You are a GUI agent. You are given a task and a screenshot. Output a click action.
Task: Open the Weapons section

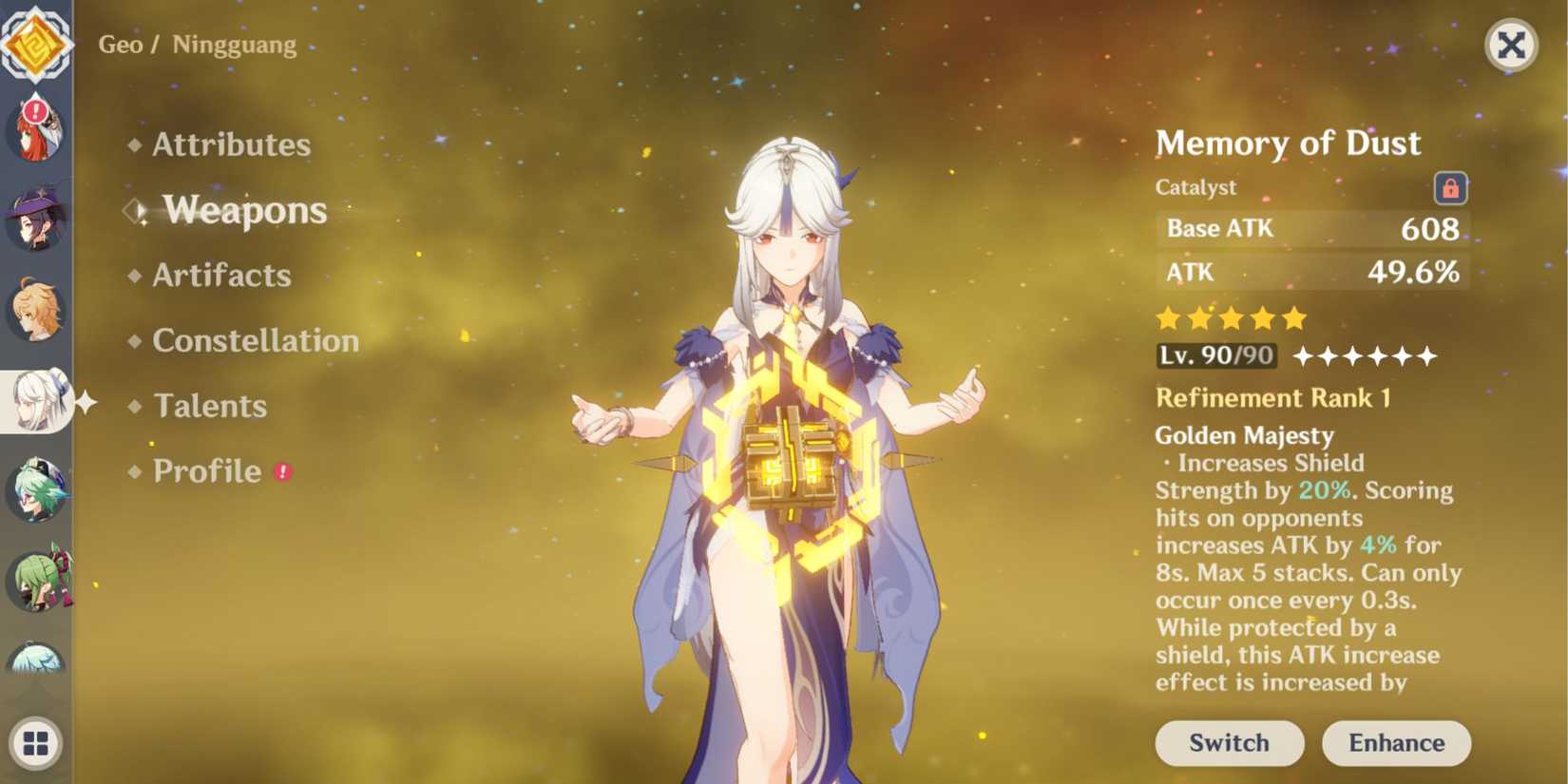(x=244, y=211)
